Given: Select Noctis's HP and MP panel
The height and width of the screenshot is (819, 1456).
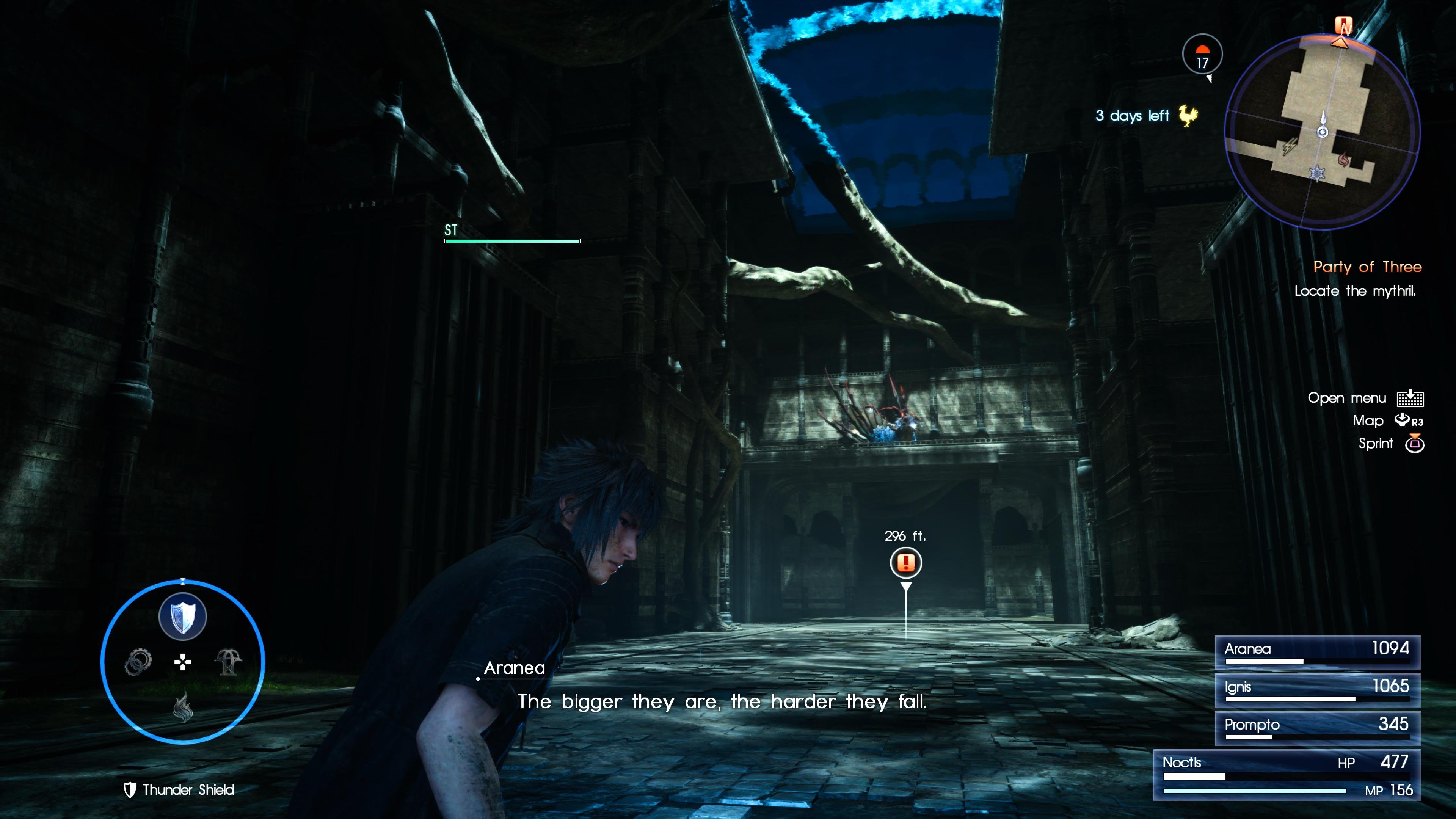Looking at the screenshot, I should (x=1287, y=775).
